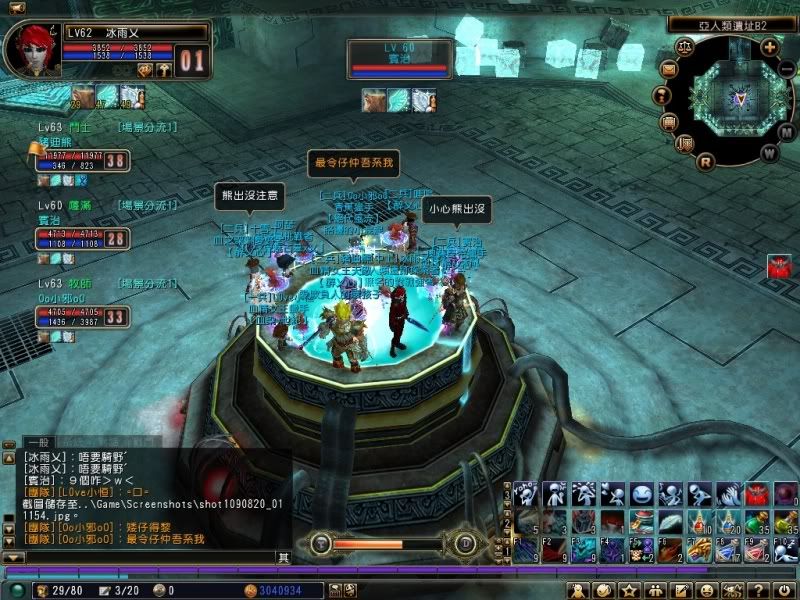The height and width of the screenshot is (600, 800).
Task: Use the F8 blue potion slot
Action: click(725, 548)
